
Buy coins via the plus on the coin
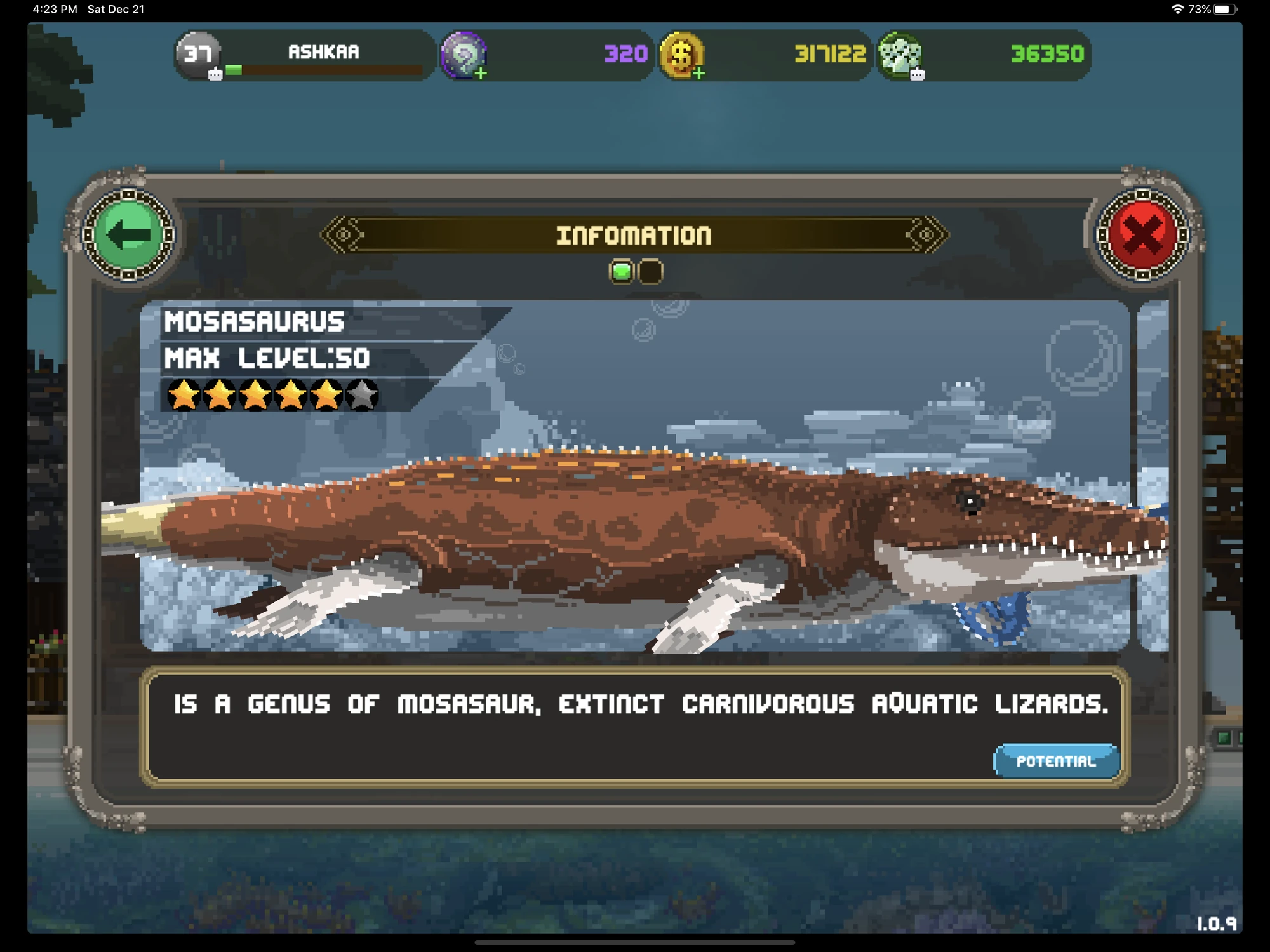pyautogui.click(x=699, y=74)
